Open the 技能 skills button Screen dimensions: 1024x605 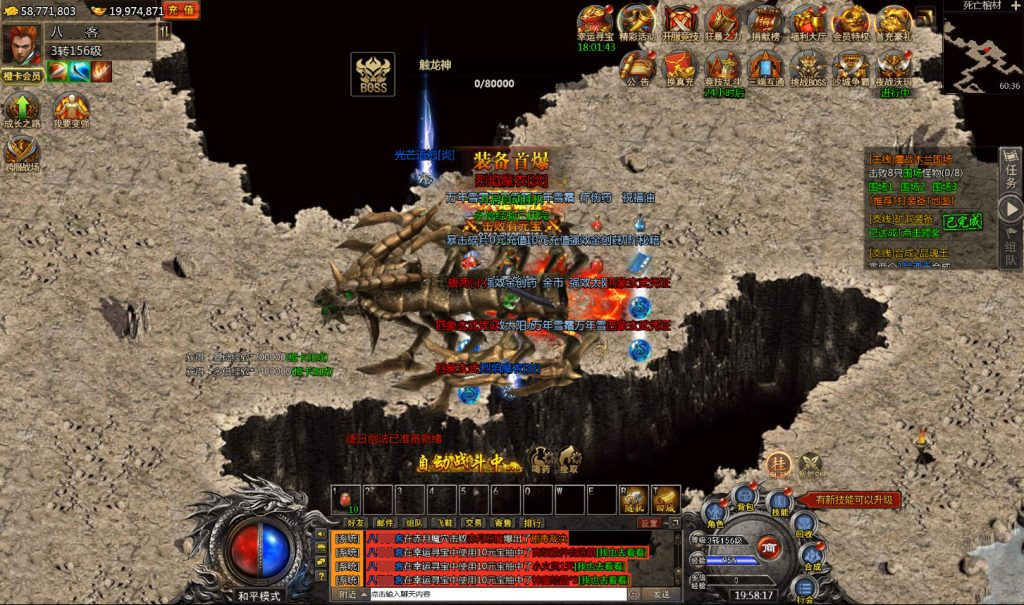(779, 503)
